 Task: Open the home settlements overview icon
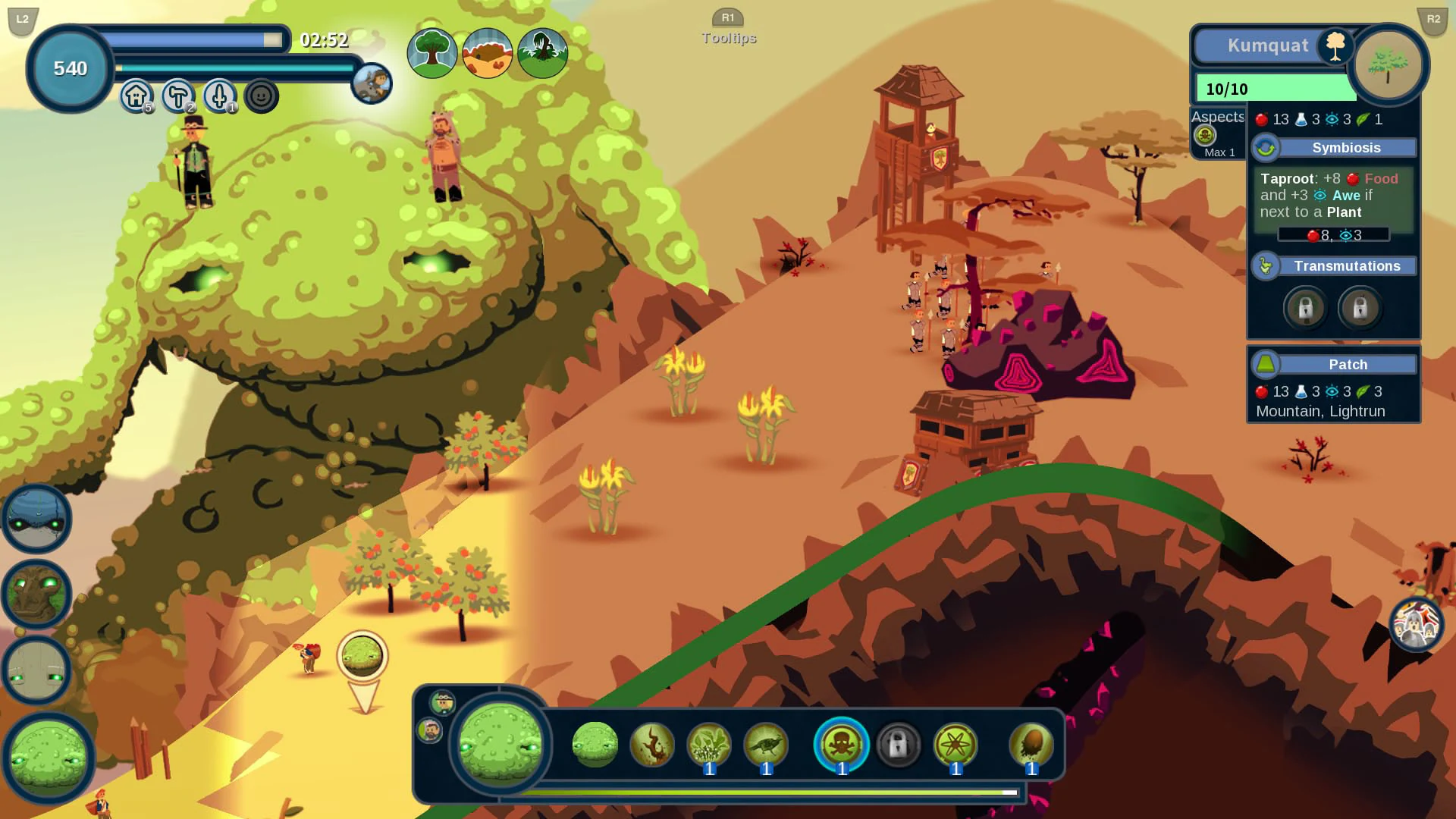pyautogui.click(x=134, y=97)
